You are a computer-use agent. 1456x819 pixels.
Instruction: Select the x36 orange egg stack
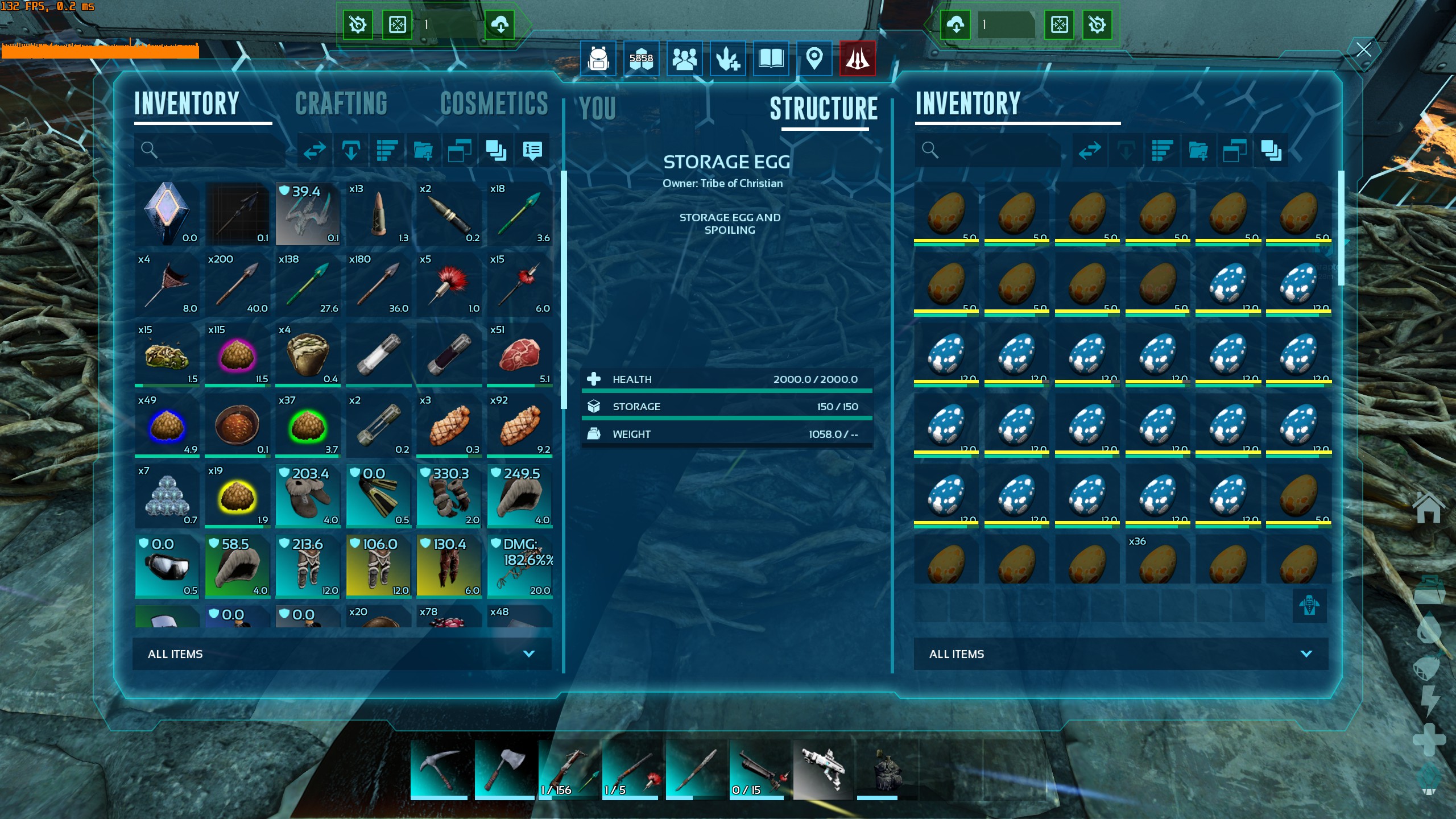tap(1157, 560)
